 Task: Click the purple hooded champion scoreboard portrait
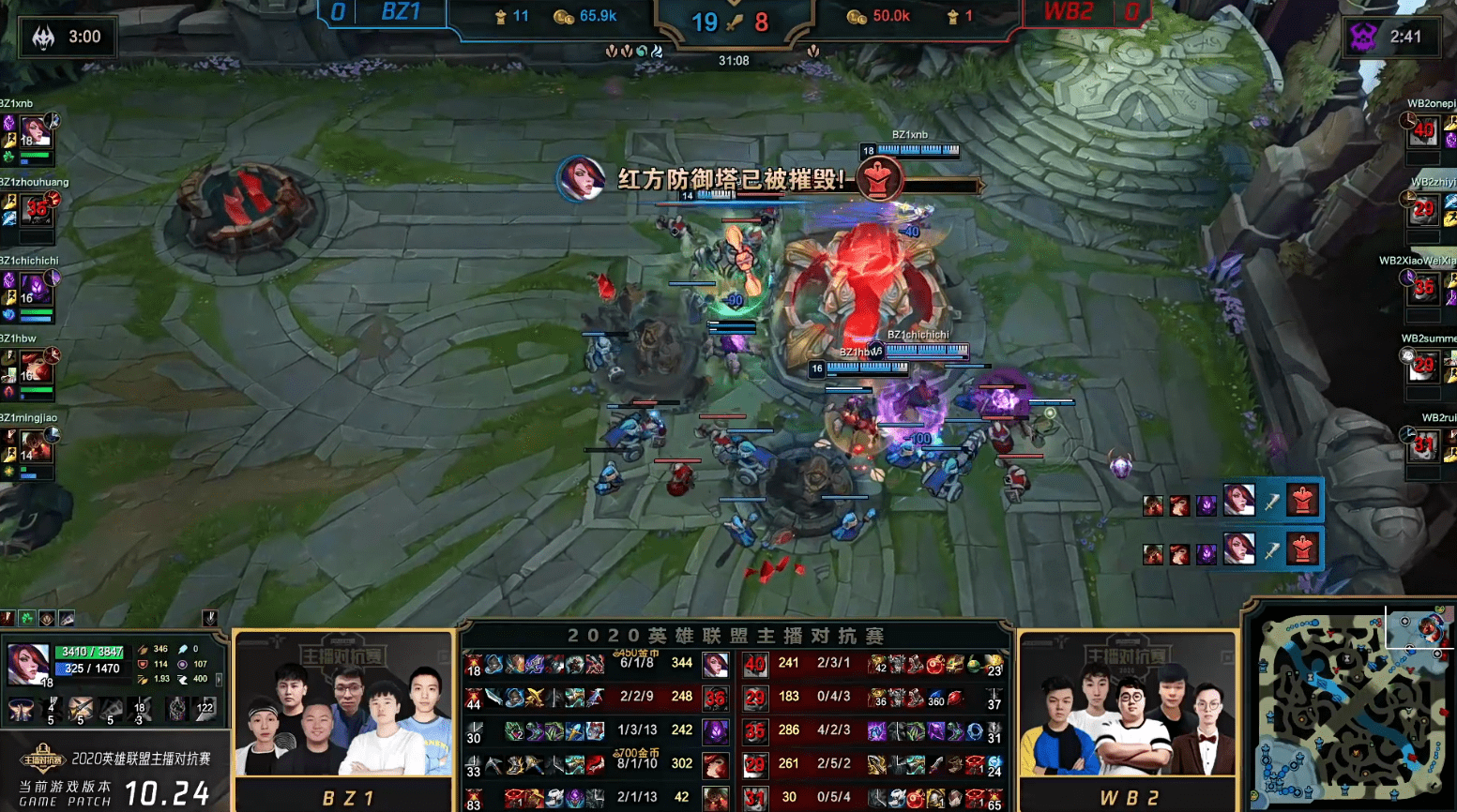pyautogui.click(x=716, y=731)
